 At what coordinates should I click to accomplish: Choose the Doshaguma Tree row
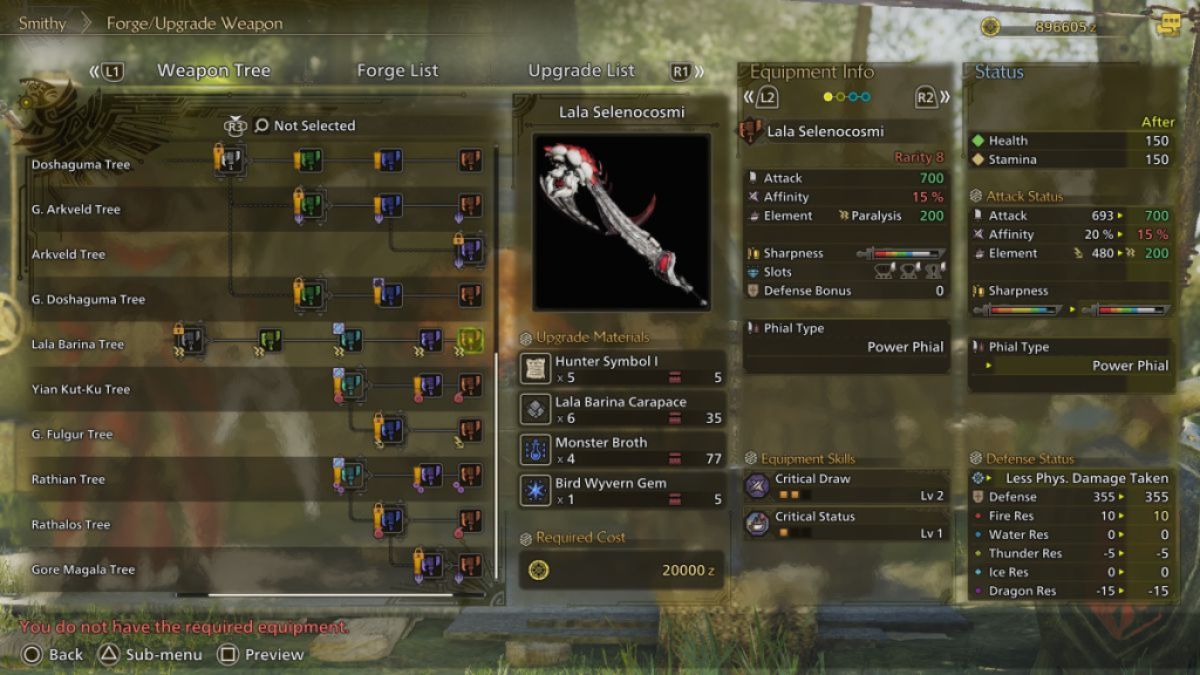coord(81,165)
